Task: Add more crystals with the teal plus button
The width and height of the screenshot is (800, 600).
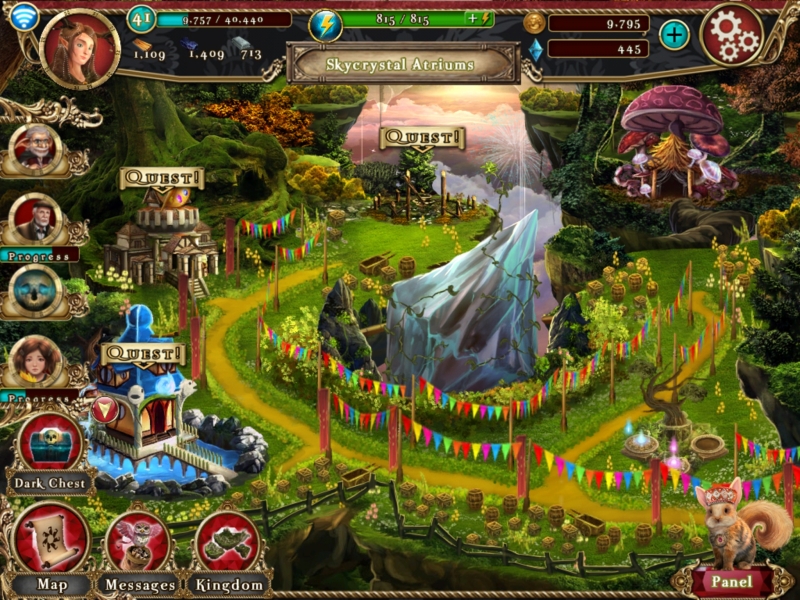Action: (x=674, y=35)
